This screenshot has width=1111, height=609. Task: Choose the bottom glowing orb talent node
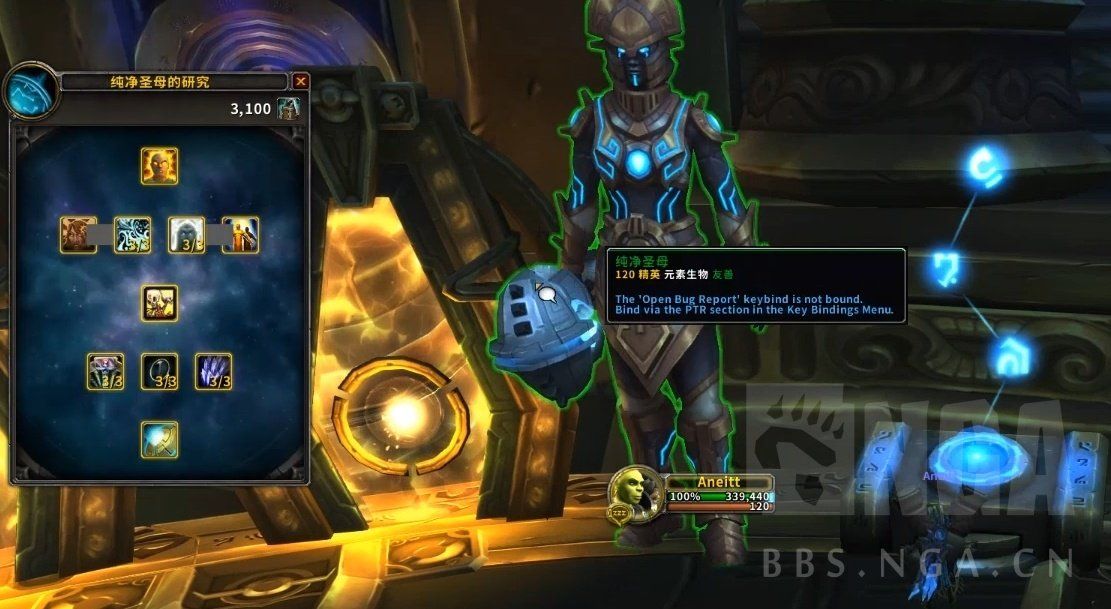click(x=159, y=440)
